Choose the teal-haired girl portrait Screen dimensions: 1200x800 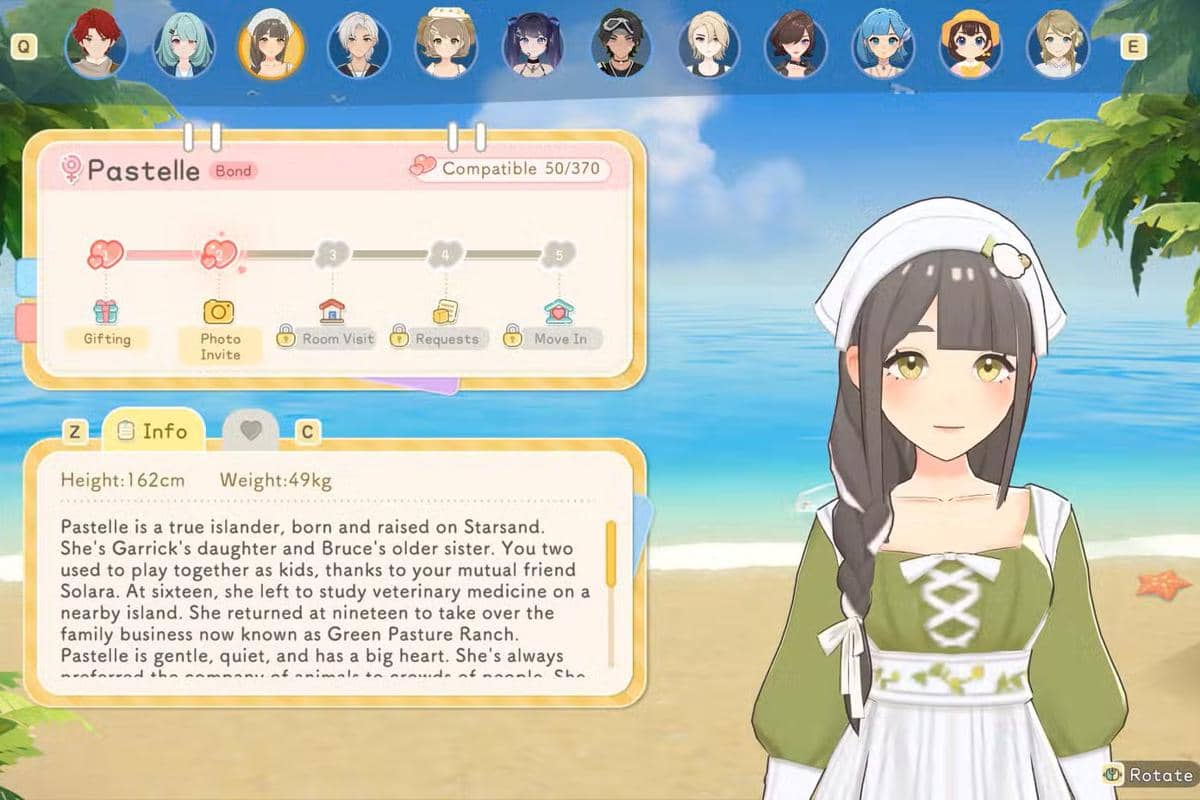point(184,46)
